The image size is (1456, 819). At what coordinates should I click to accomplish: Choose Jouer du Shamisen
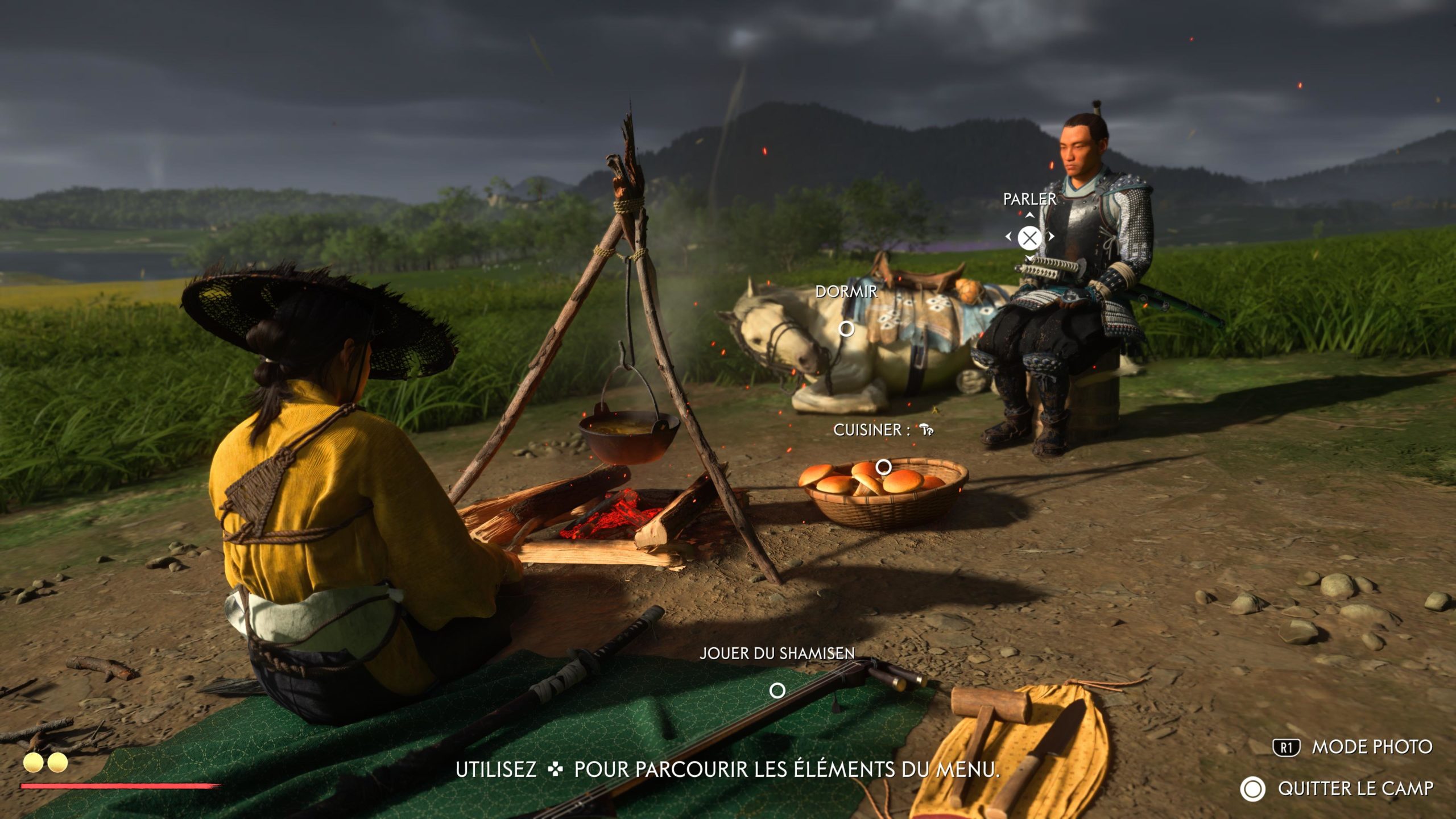tap(777, 690)
